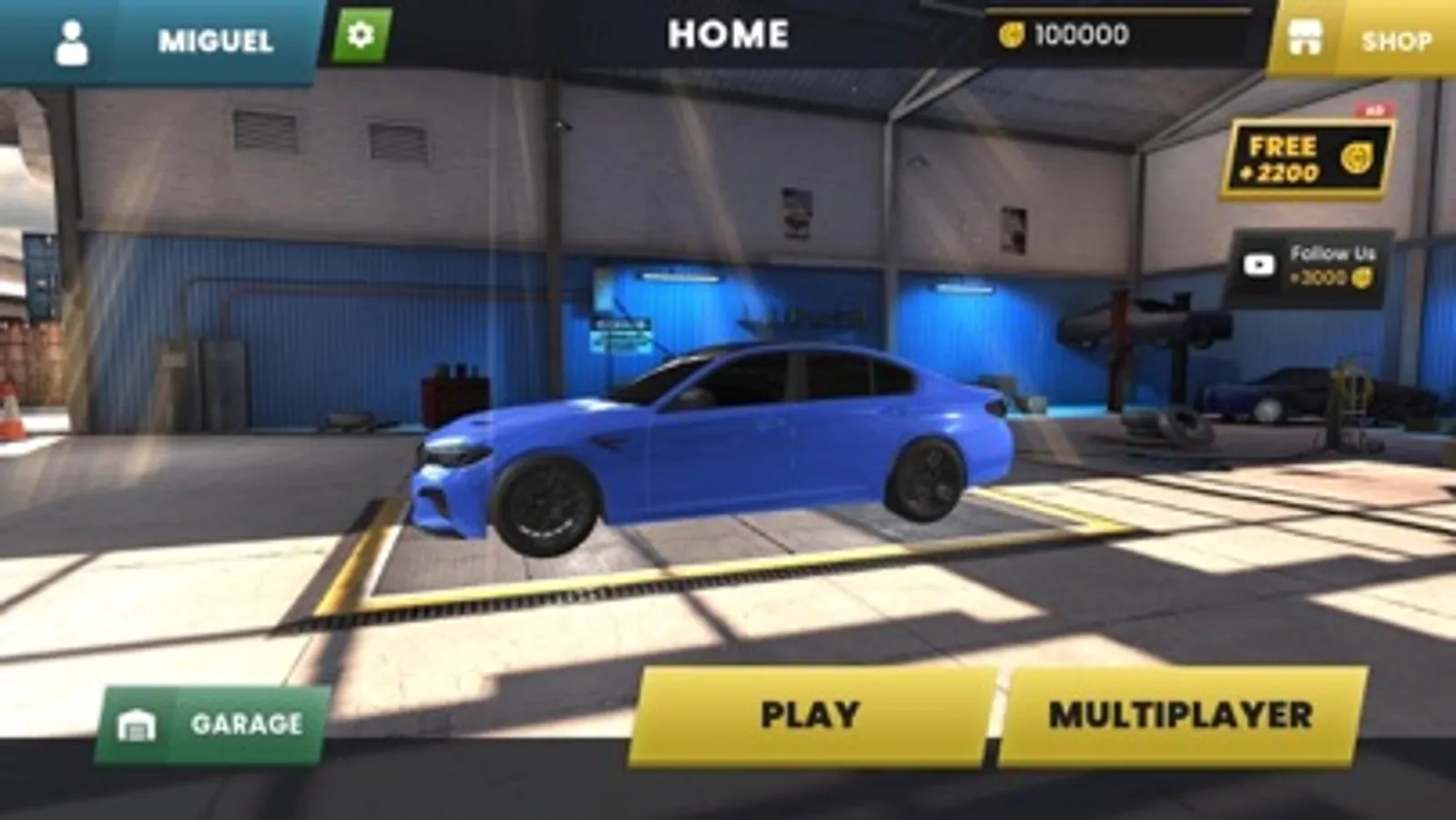The image size is (1456, 820).
Task: Open the settings gear icon
Action: click(x=359, y=35)
